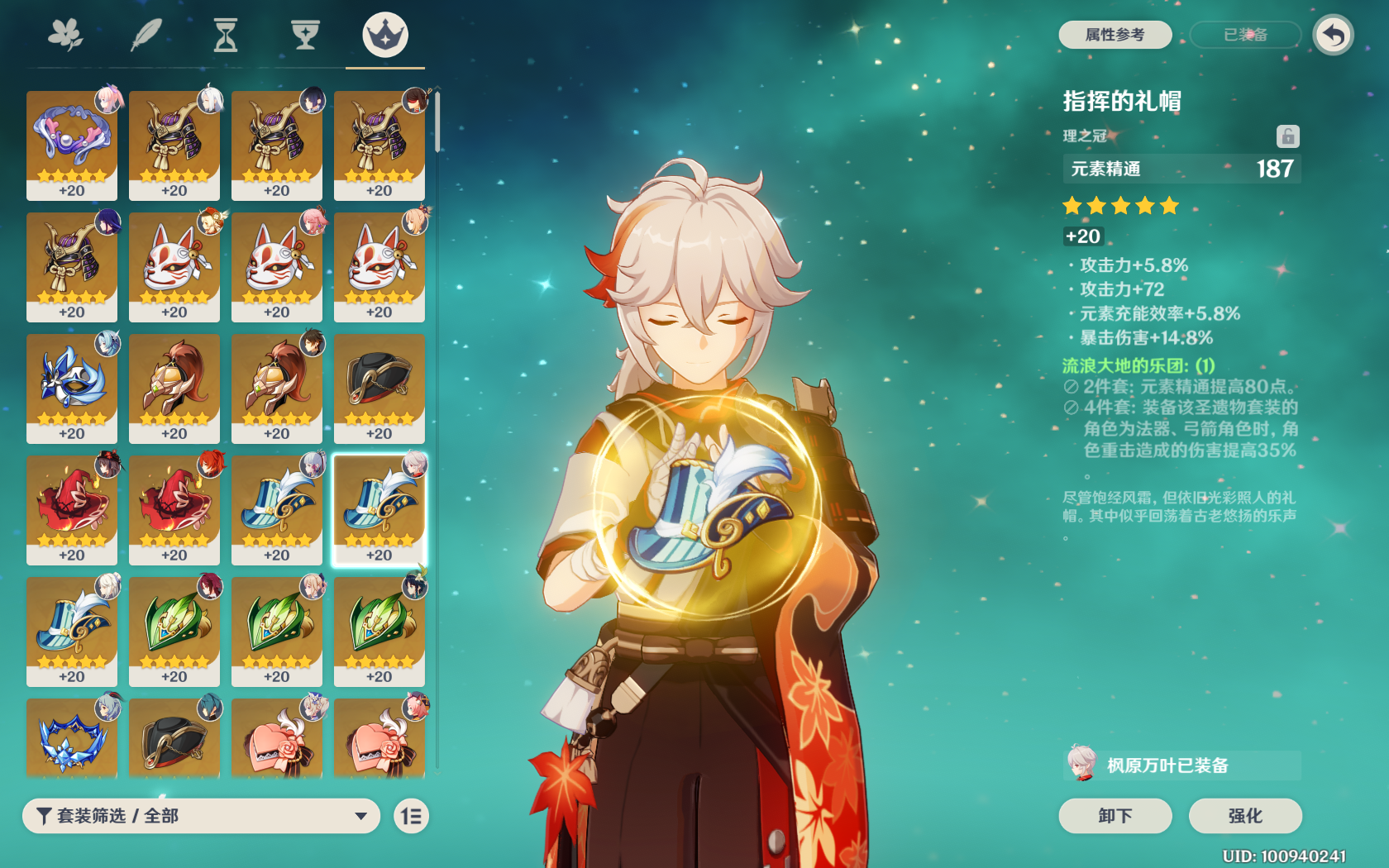
Task: Unequip the artifact with 卸下 button
Action: coord(1115,816)
